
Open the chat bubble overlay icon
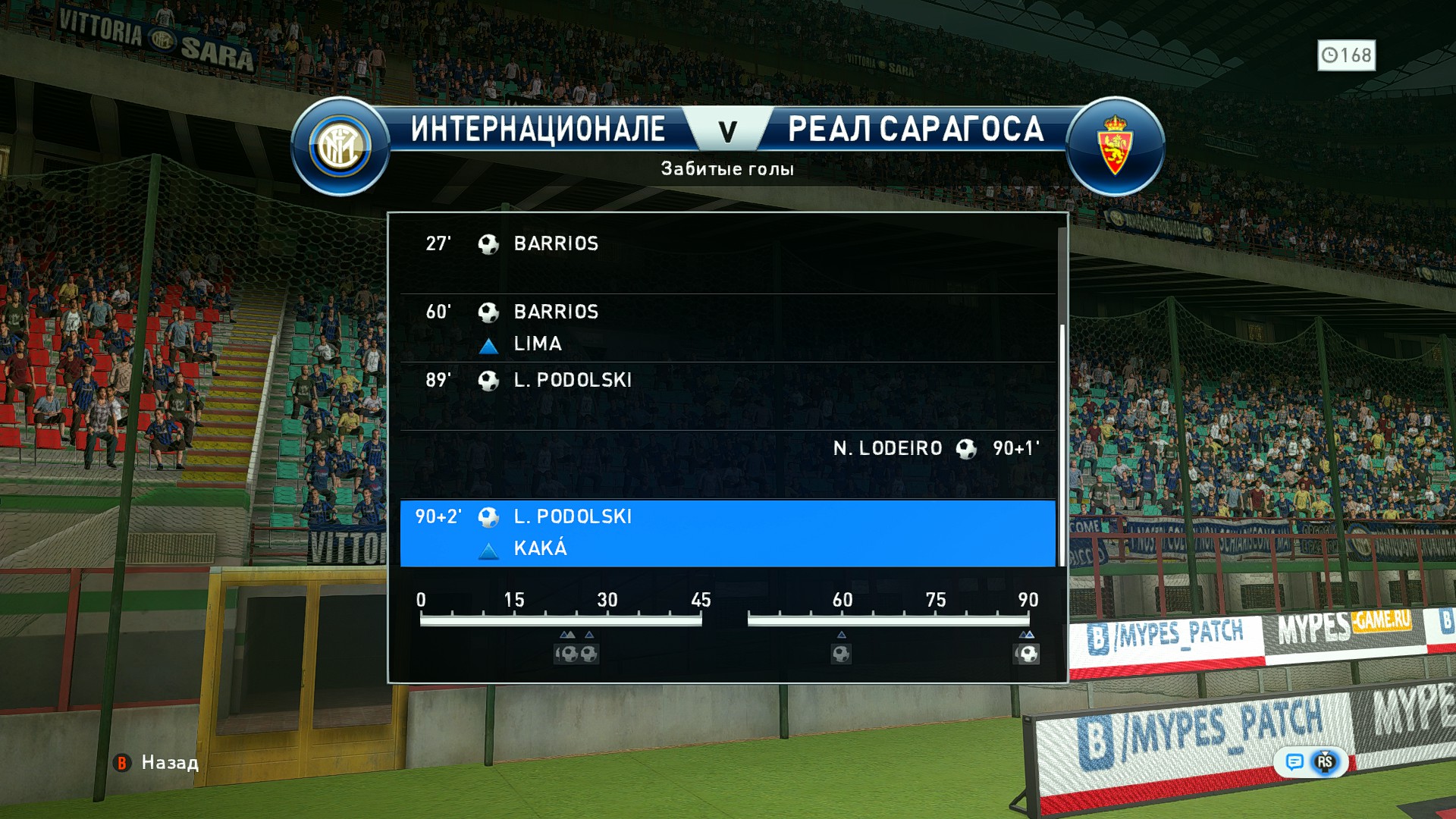pyautogui.click(x=1294, y=761)
